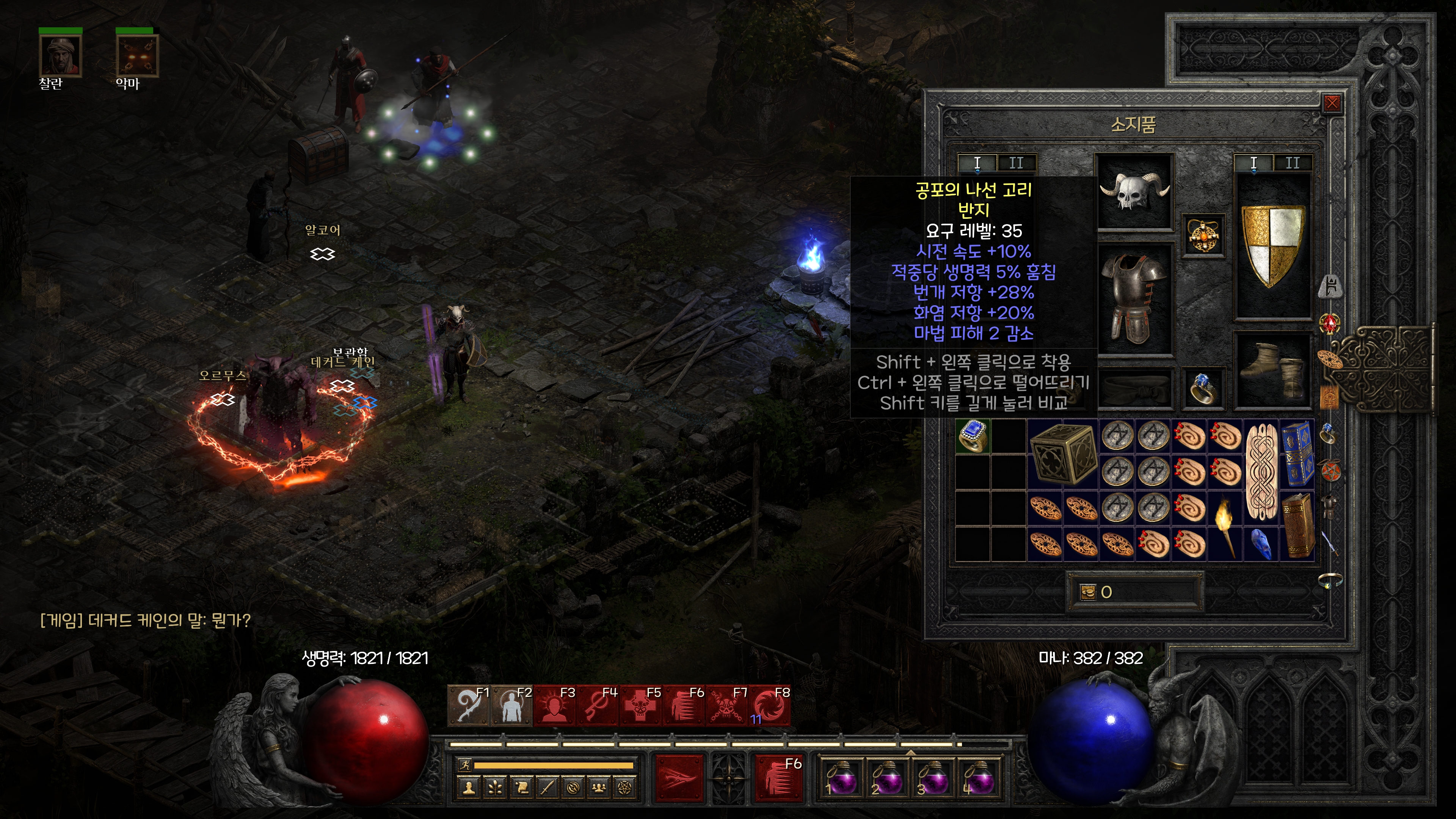Pick up the equipped boots

[1273, 370]
